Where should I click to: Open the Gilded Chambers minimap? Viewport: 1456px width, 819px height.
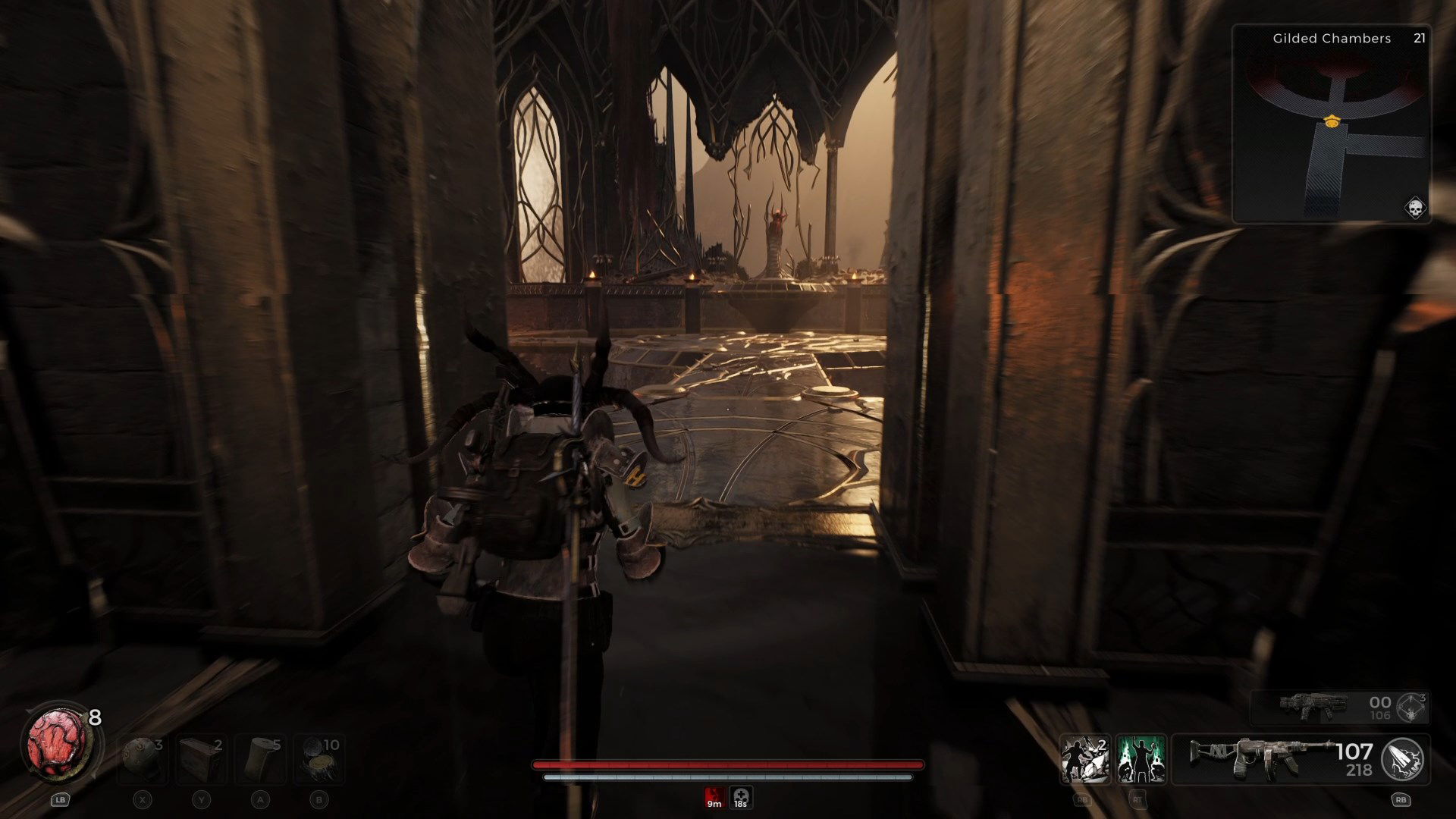point(1332,124)
